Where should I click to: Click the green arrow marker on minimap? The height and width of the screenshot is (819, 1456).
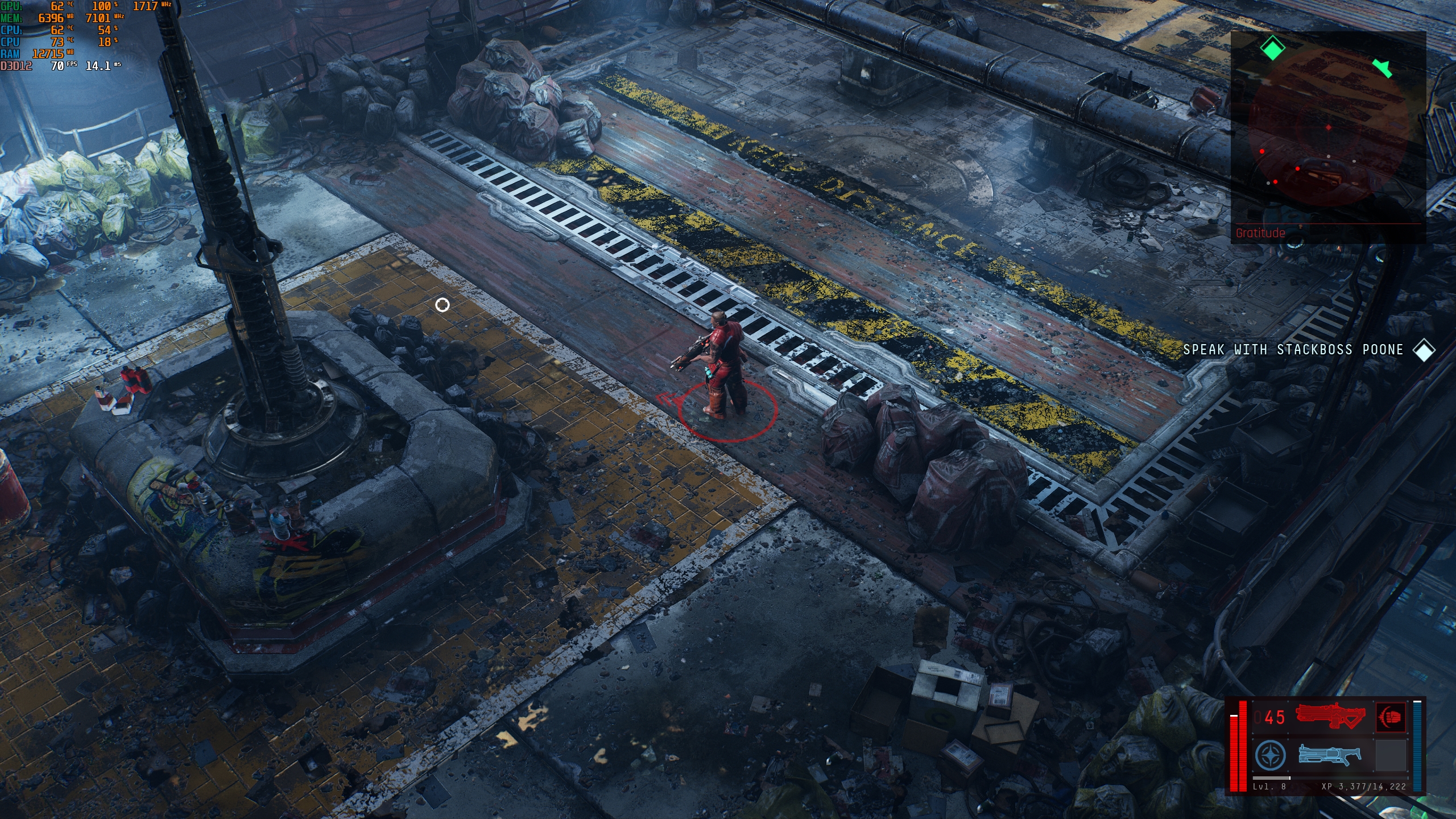tap(1383, 68)
